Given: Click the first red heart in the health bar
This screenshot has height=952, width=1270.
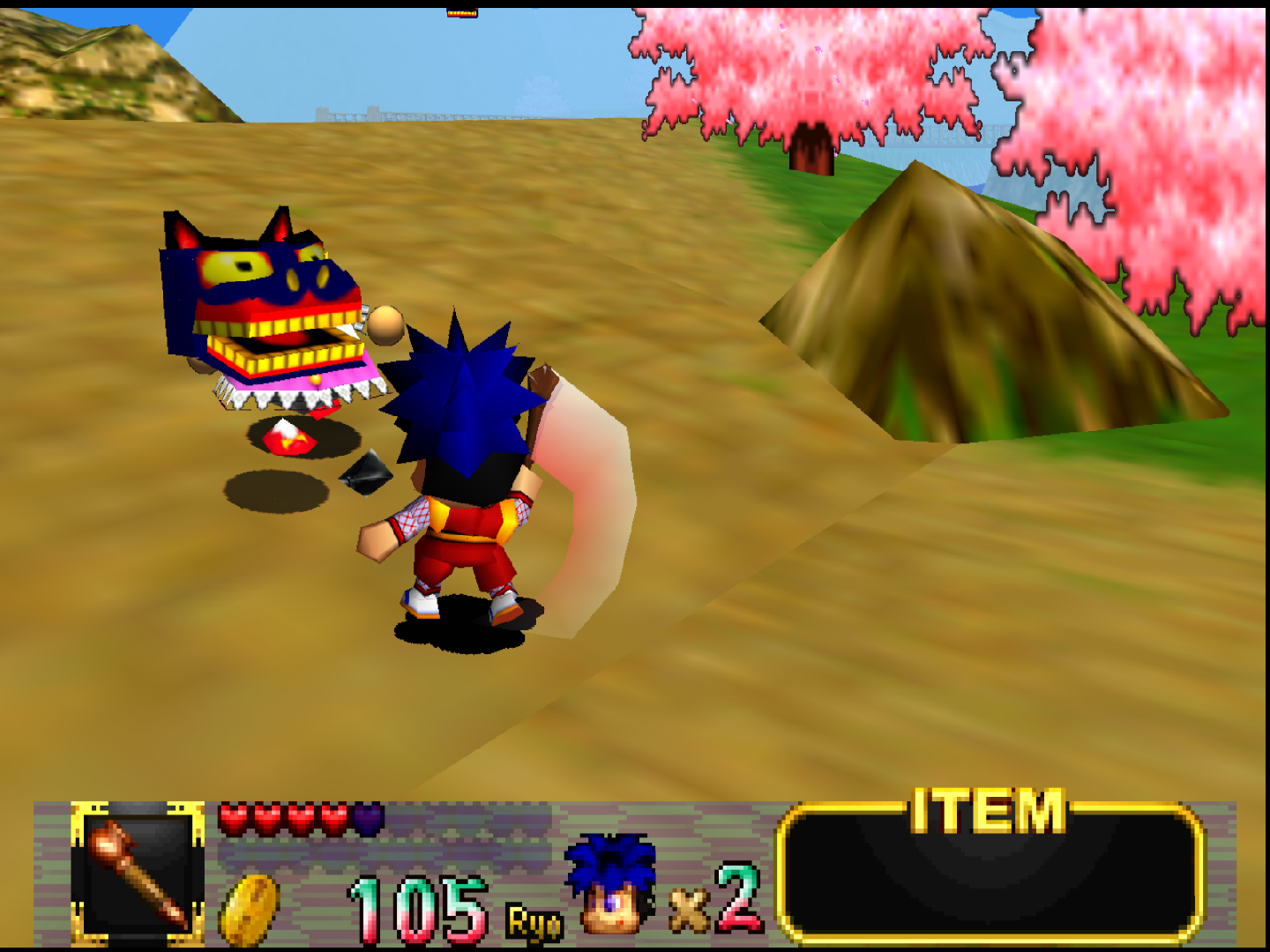Looking at the screenshot, I should coord(234,816).
